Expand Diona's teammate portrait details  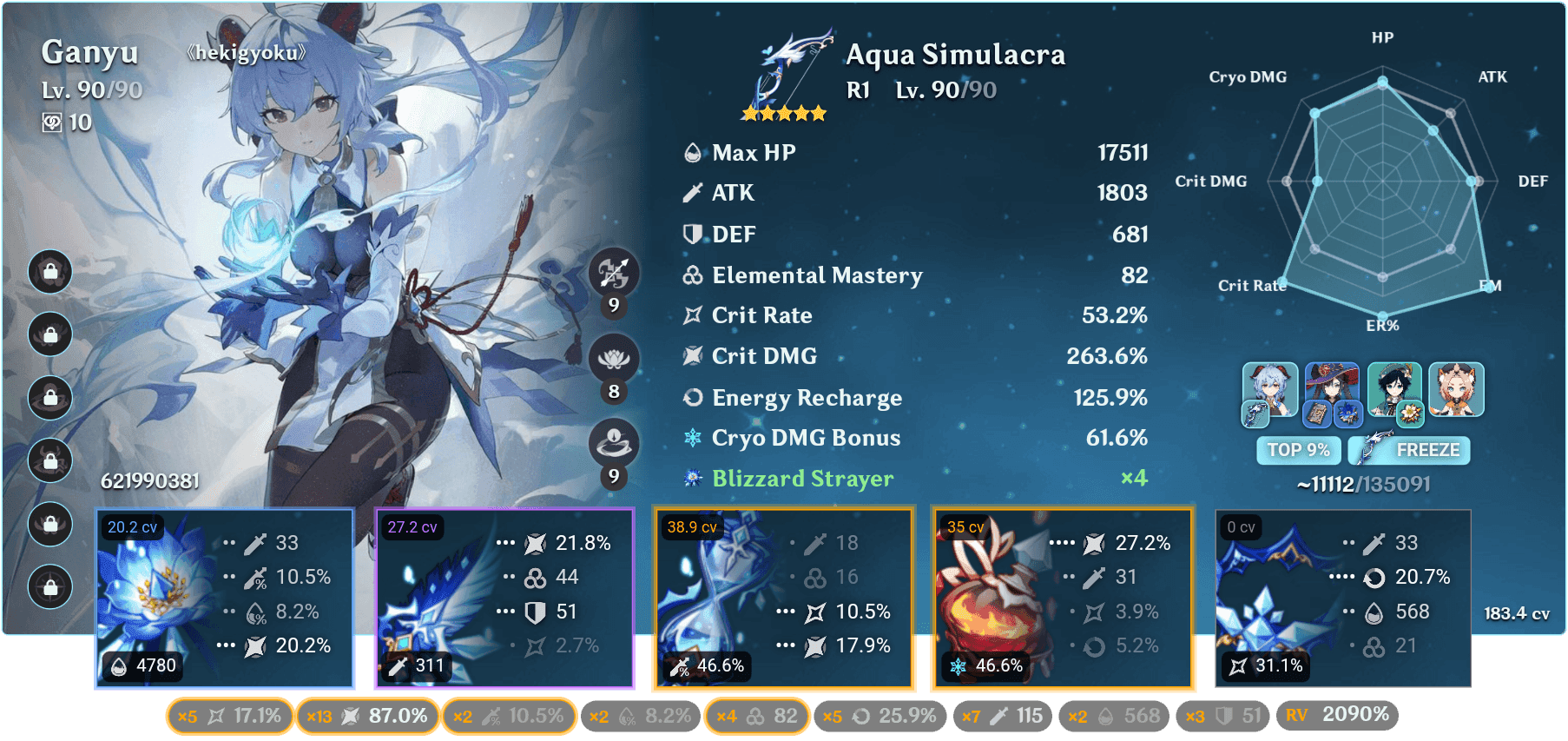coord(1456,390)
